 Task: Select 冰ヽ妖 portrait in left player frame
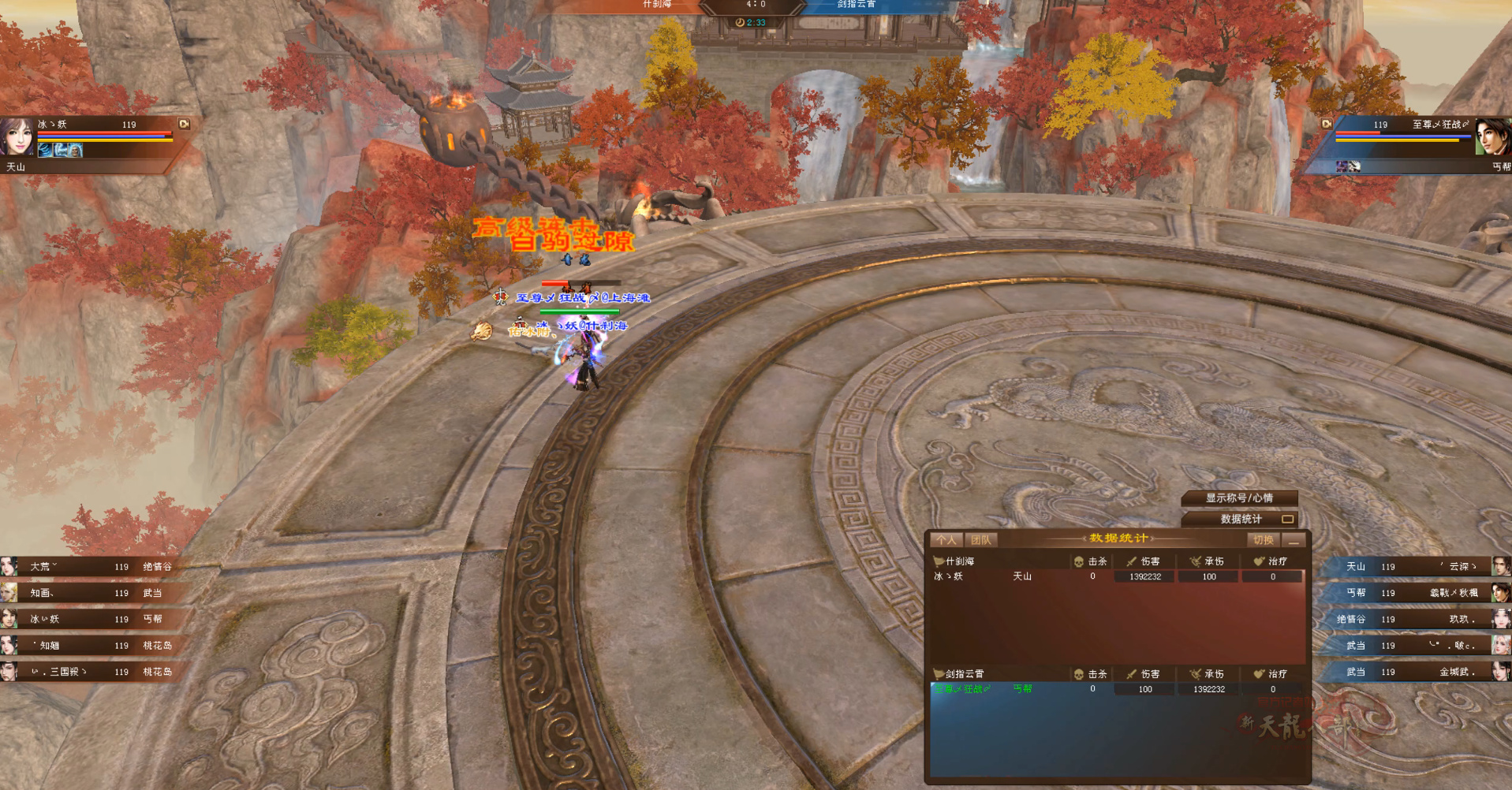click(17, 136)
